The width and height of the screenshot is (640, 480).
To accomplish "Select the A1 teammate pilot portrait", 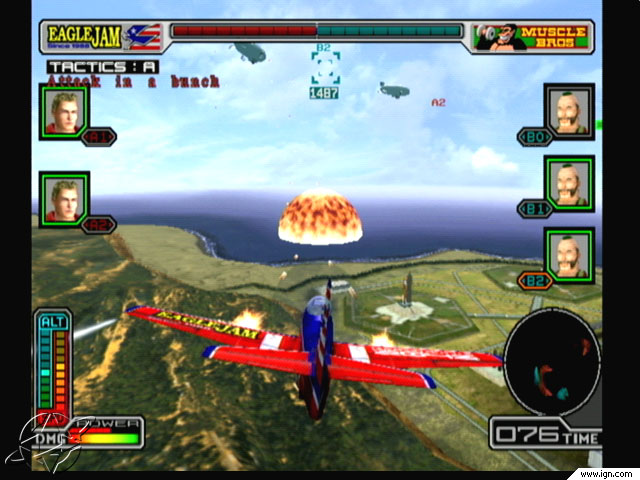I will point(64,109).
